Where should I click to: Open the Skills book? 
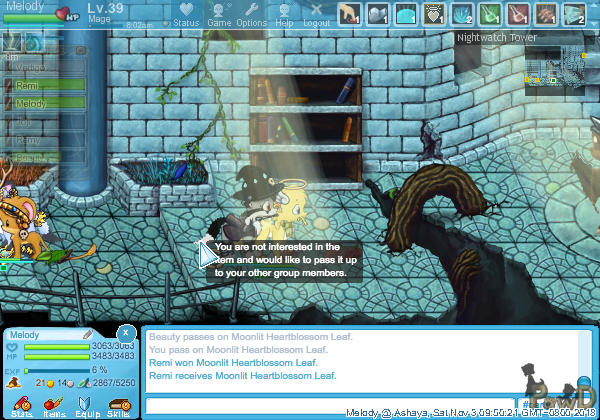click(118, 404)
